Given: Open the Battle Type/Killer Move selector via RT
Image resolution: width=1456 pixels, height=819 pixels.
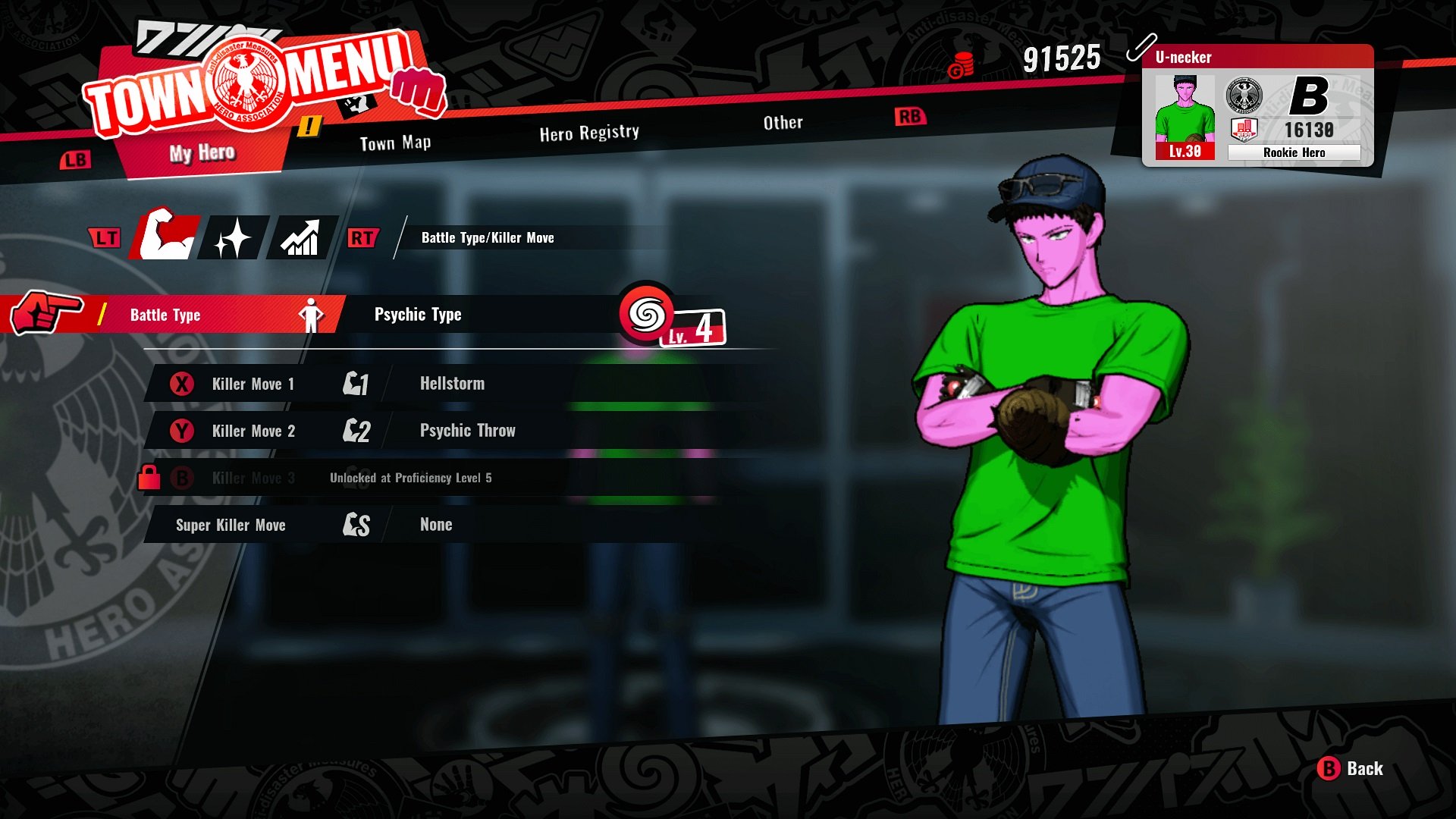Looking at the screenshot, I should tap(362, 237).
